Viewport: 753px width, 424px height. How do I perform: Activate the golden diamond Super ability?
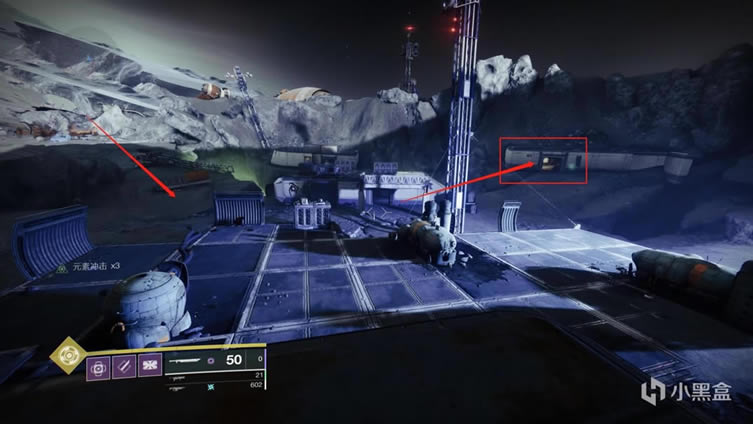point(68,354)
